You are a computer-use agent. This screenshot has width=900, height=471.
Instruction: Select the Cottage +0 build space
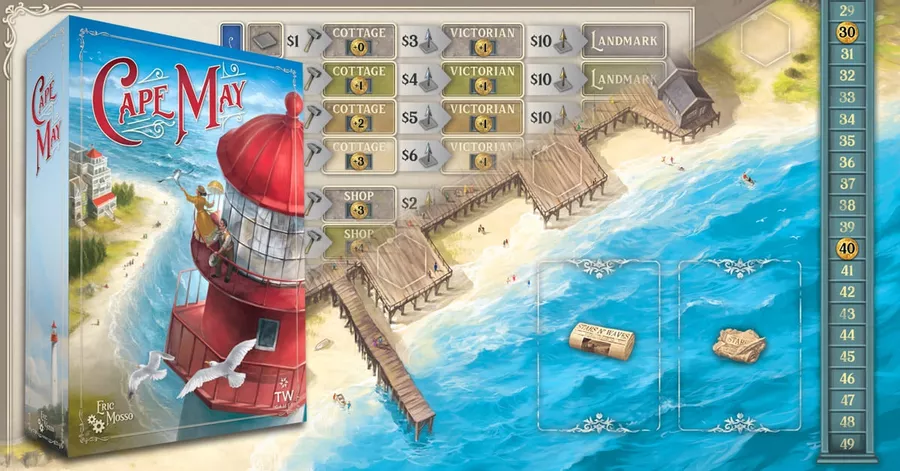tap(358, 40)
